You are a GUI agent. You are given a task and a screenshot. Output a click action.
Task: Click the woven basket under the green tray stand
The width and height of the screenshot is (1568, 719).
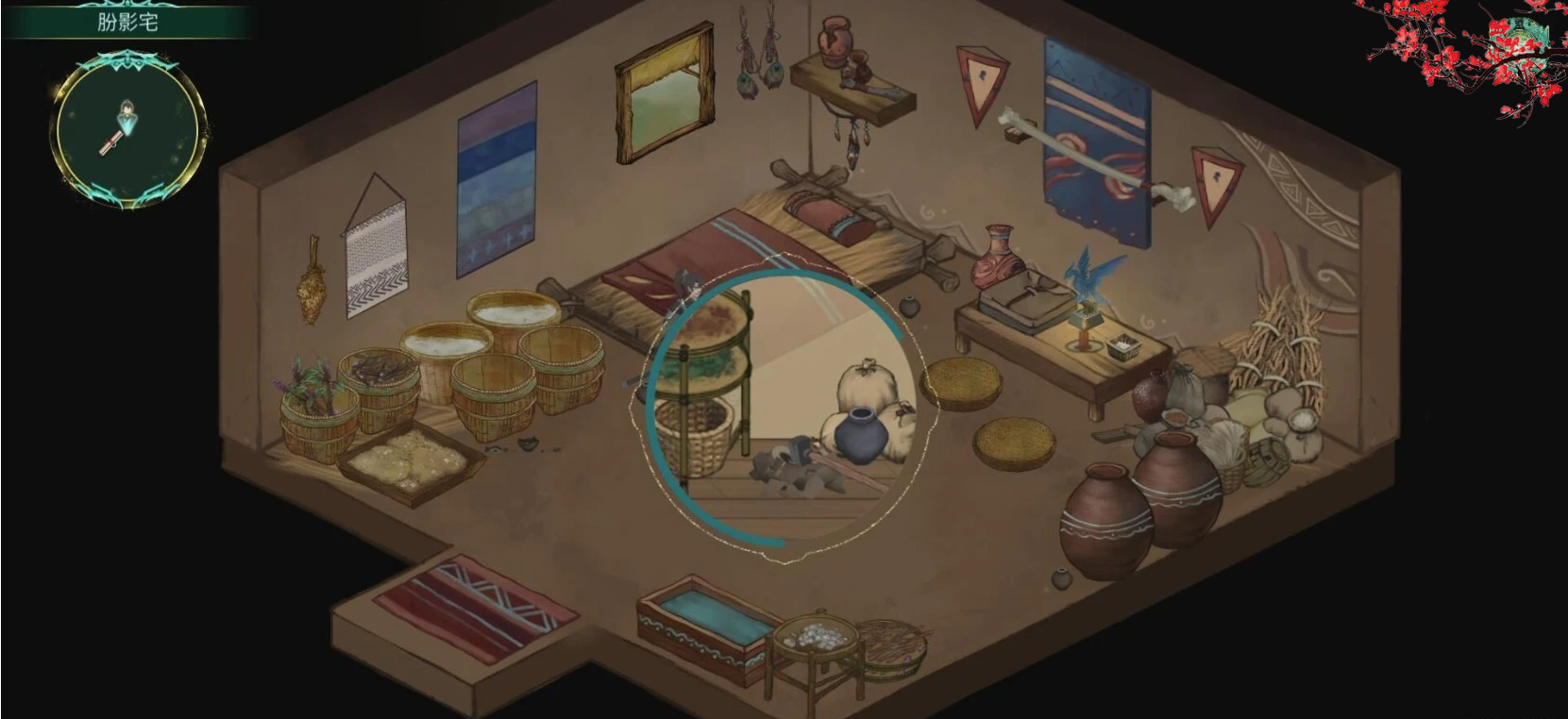(699, 434)
